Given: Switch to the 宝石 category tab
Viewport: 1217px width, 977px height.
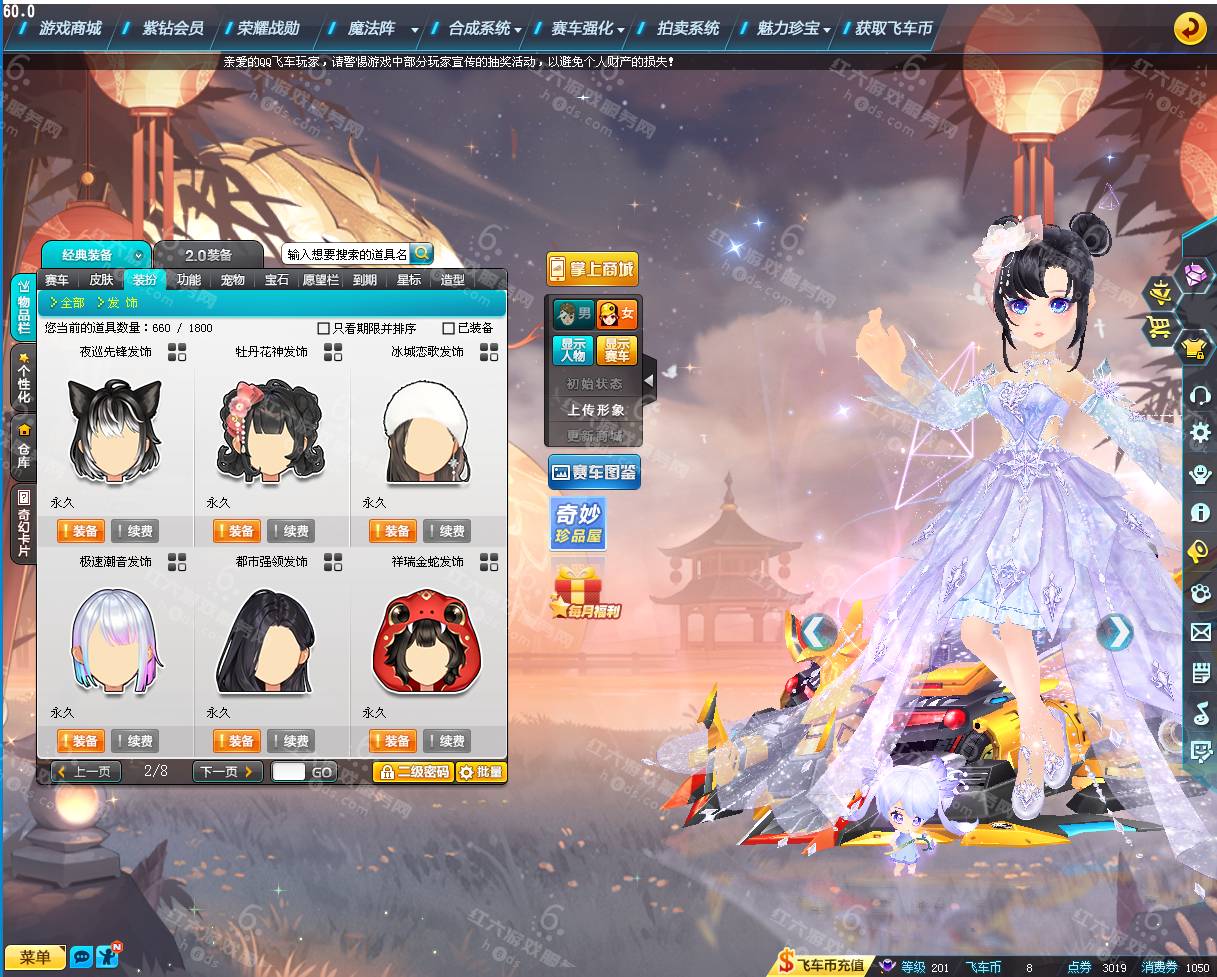Looking at the screenshot, I should (277, 280).
